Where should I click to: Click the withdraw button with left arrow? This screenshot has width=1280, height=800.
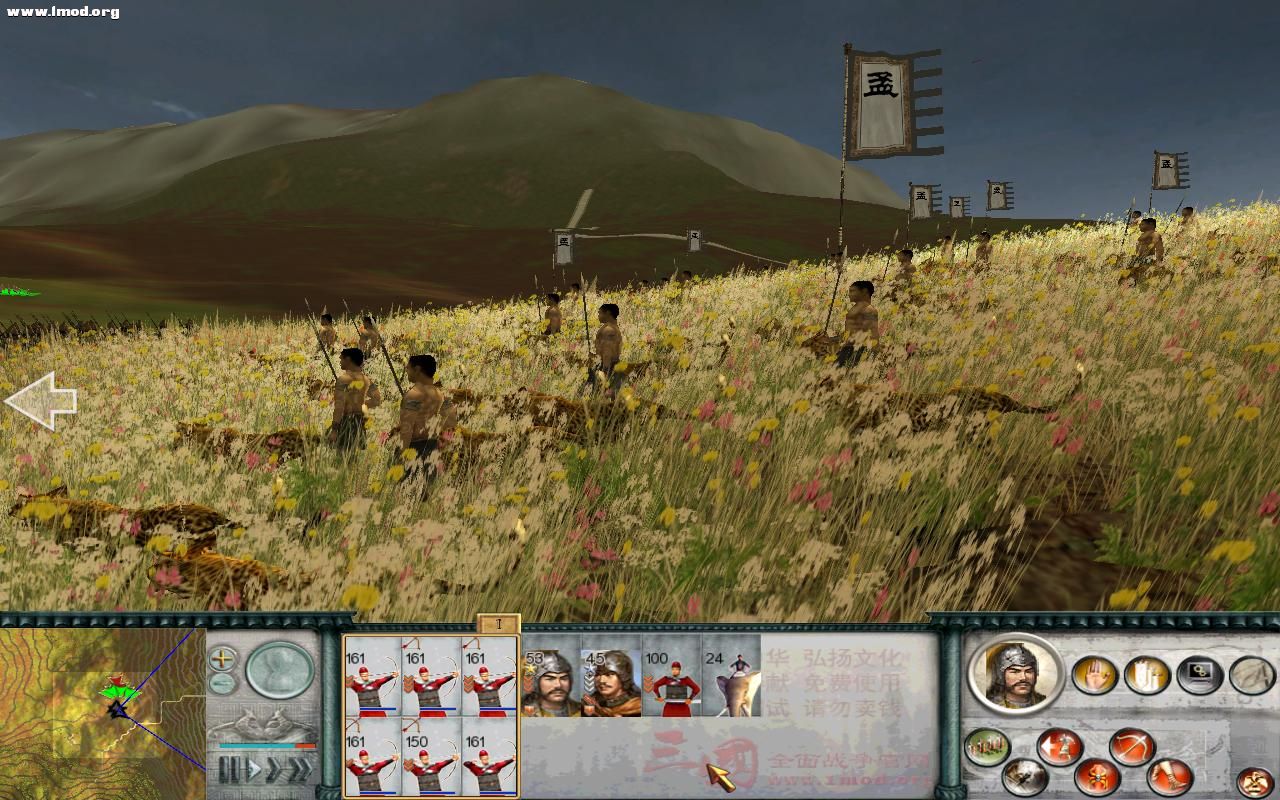1058,747
